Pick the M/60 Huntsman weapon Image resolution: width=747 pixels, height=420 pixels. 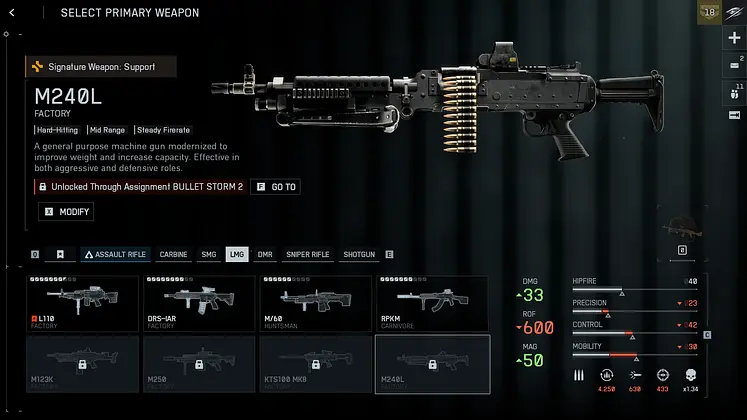tap(316, 304)
